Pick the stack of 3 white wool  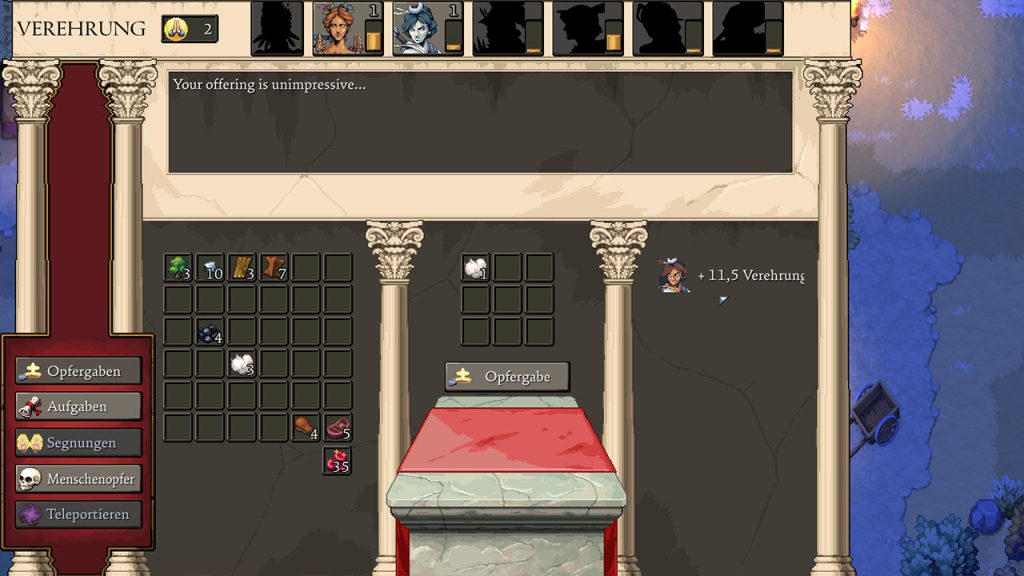[242, 364]
